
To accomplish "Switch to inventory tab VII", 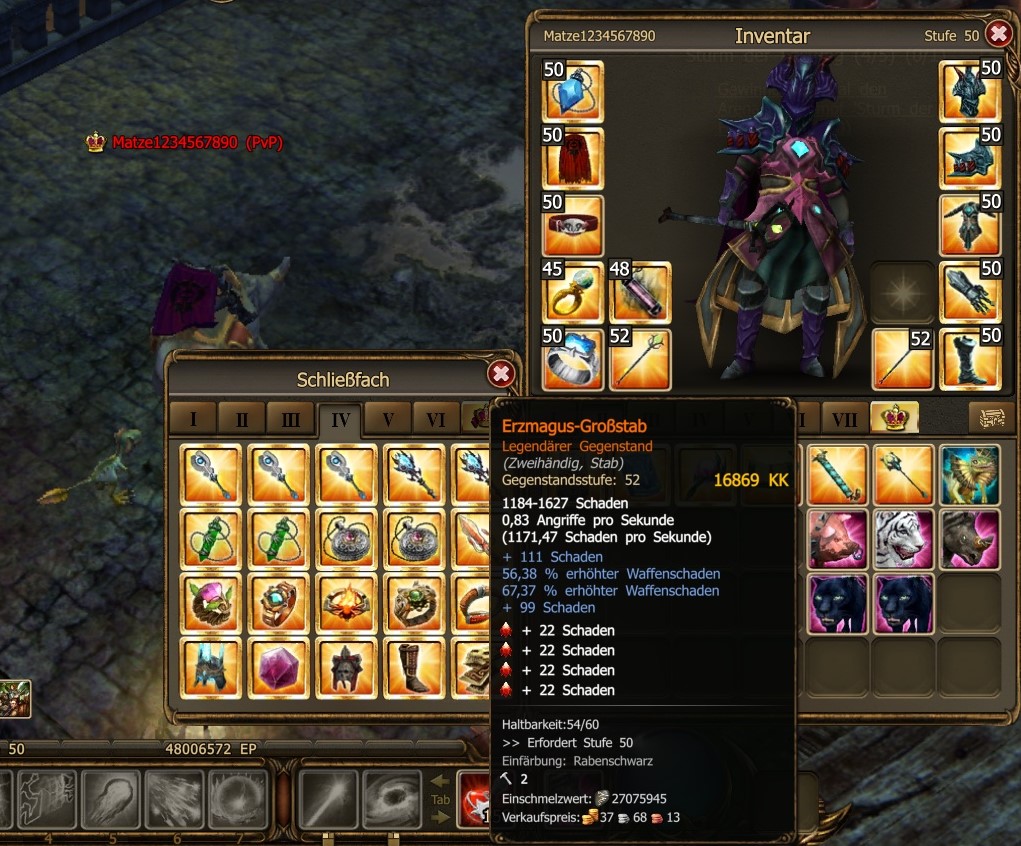I will tap(844, 417).
